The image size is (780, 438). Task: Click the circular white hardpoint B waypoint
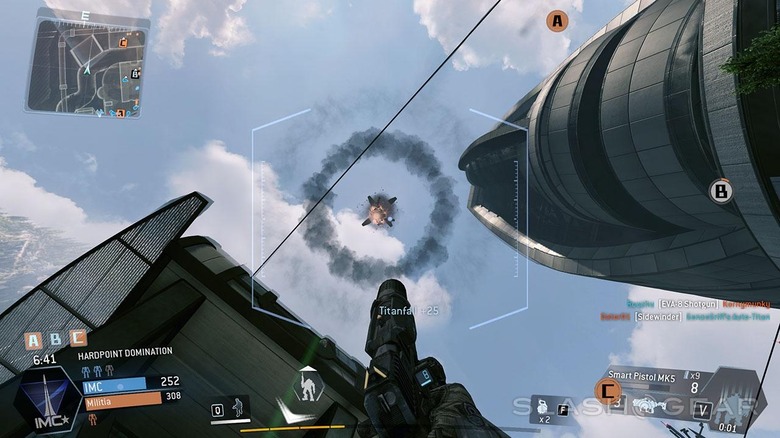click(721, 190)
